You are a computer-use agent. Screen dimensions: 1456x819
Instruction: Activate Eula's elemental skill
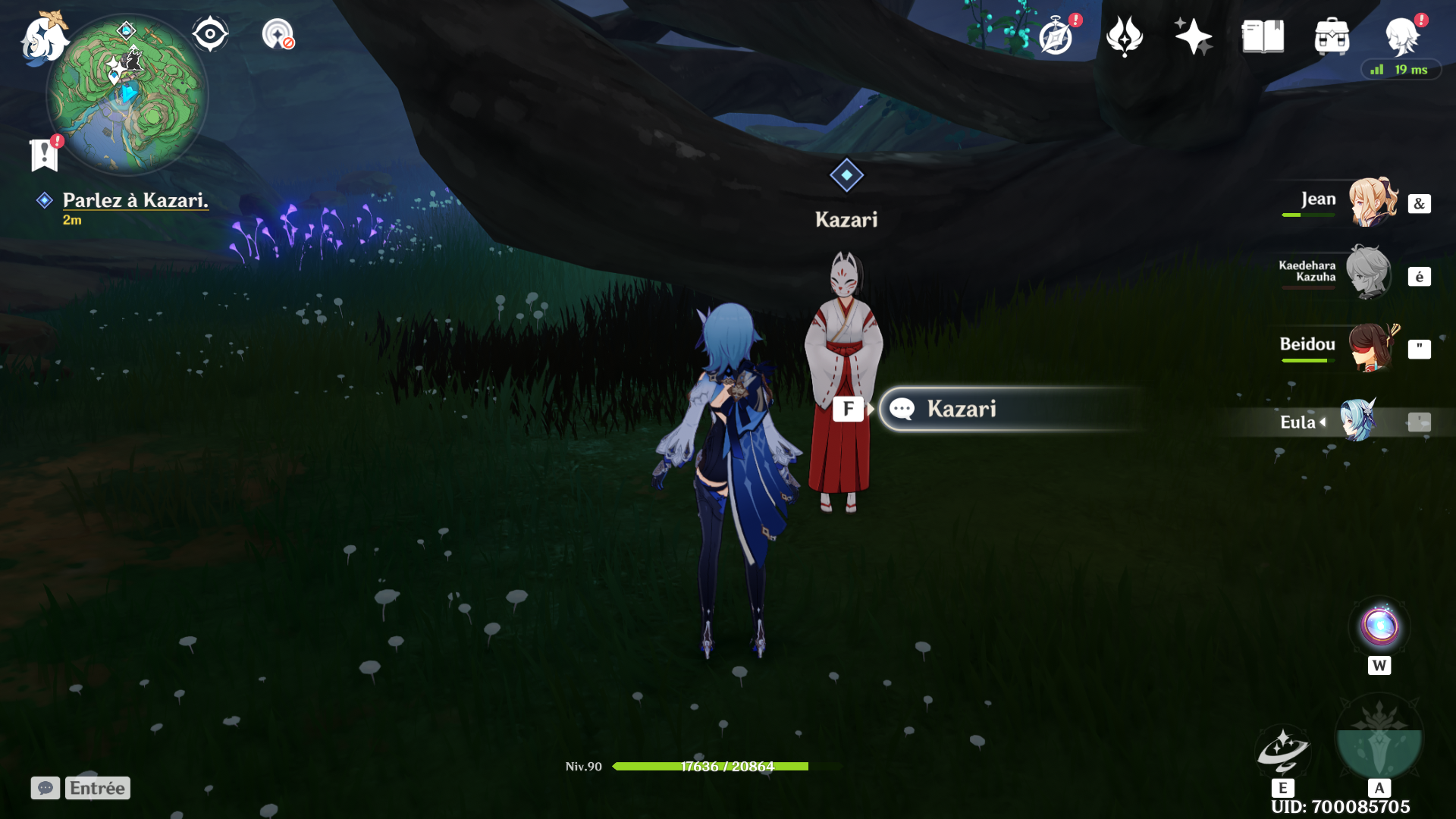[x=1283, y=749]
